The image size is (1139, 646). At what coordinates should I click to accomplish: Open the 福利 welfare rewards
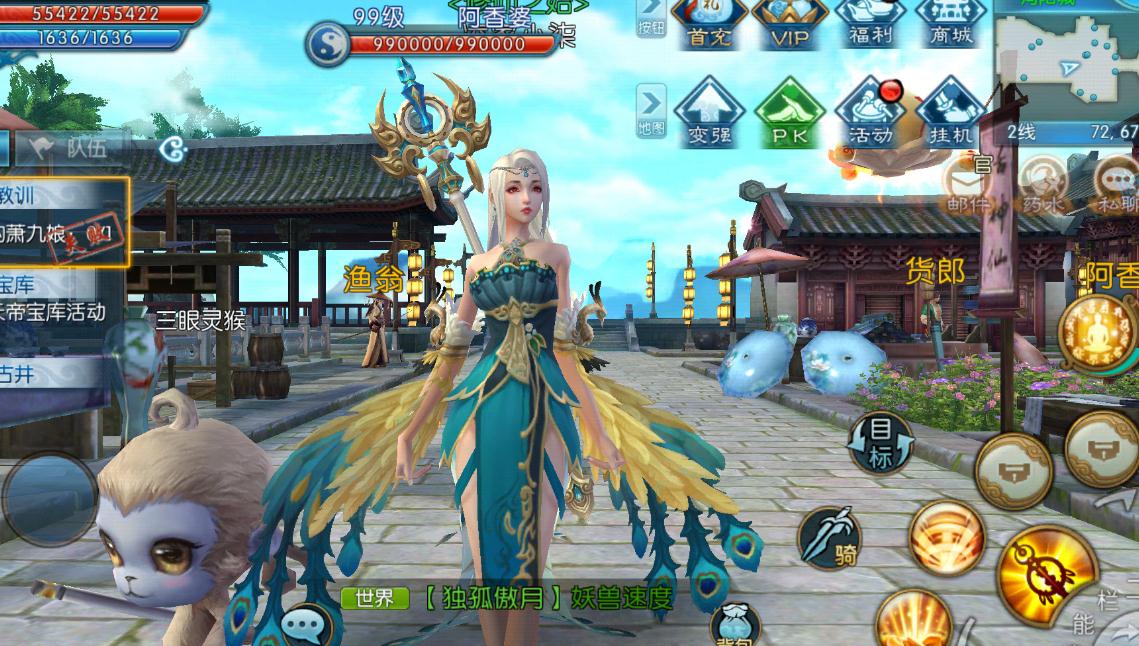870,23
